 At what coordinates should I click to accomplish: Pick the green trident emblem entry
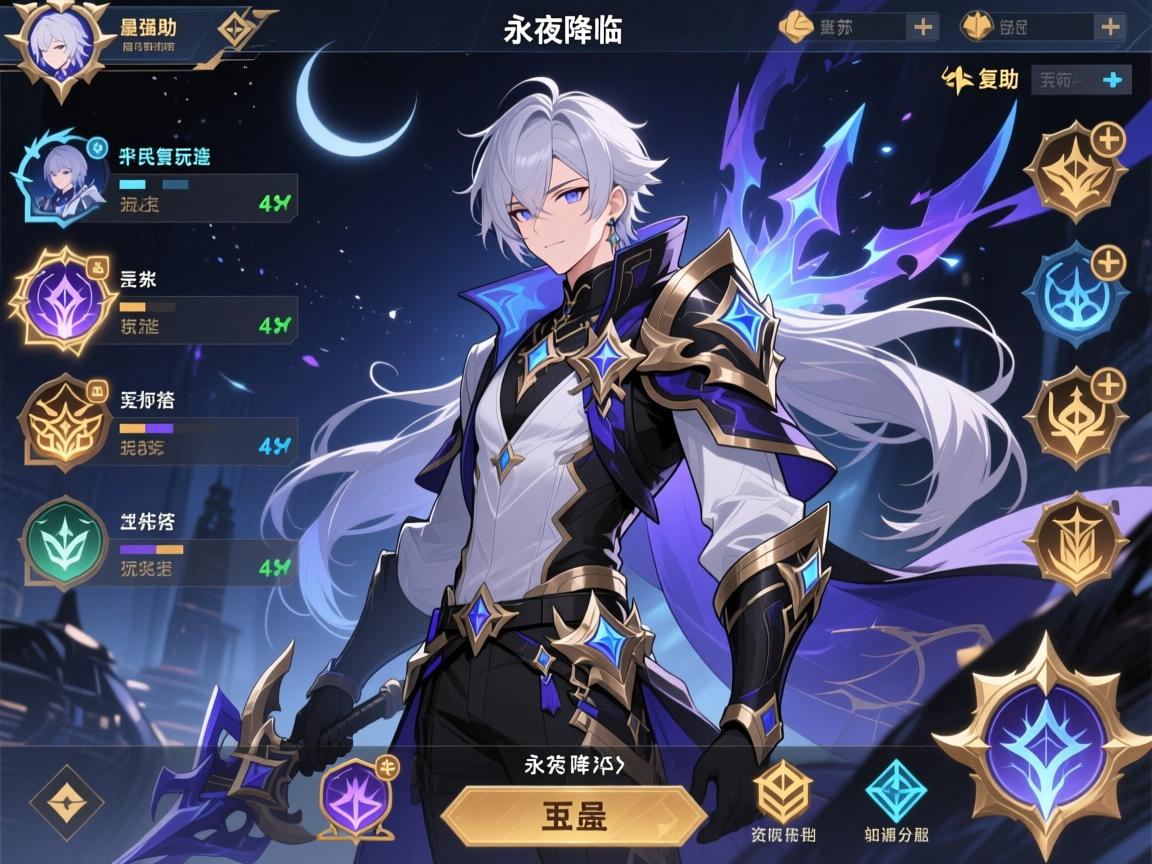64,544
